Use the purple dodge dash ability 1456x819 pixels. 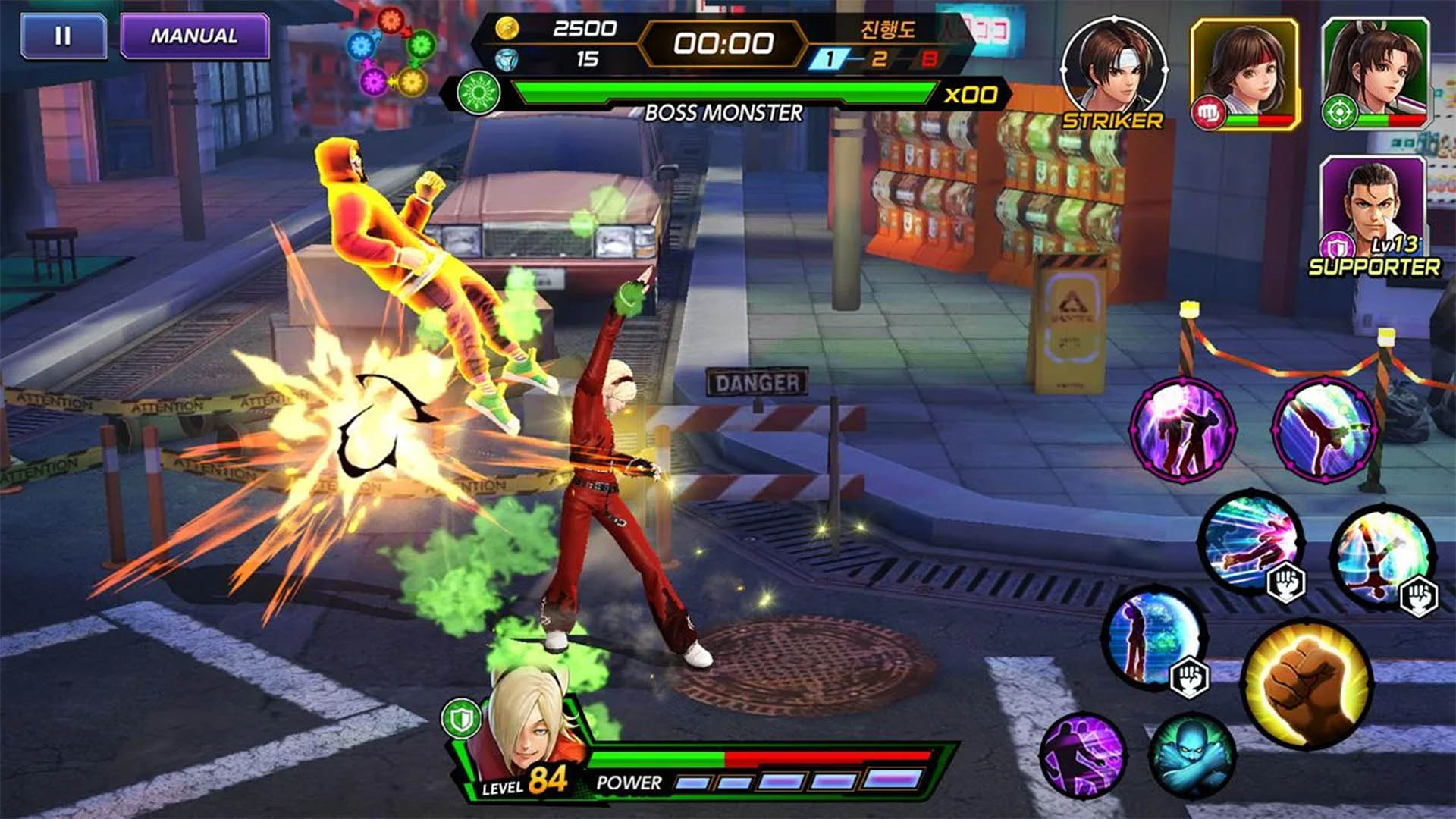pyautogui.click(x=1083, y=755)
